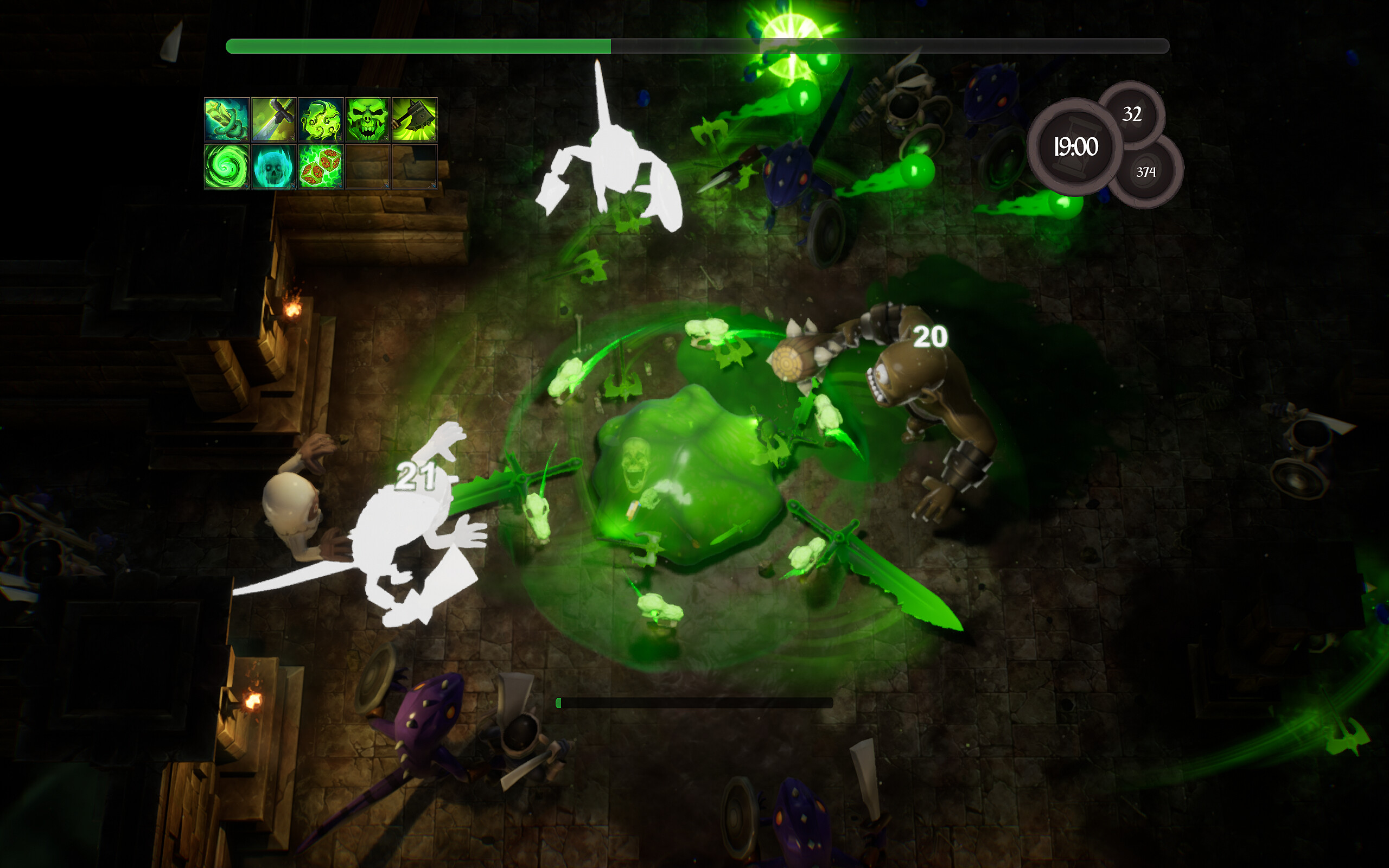The image size is (1389, 868).
Task: Select the tentacle-wrapped staff ability icon
Action: (x=228, y=120)
